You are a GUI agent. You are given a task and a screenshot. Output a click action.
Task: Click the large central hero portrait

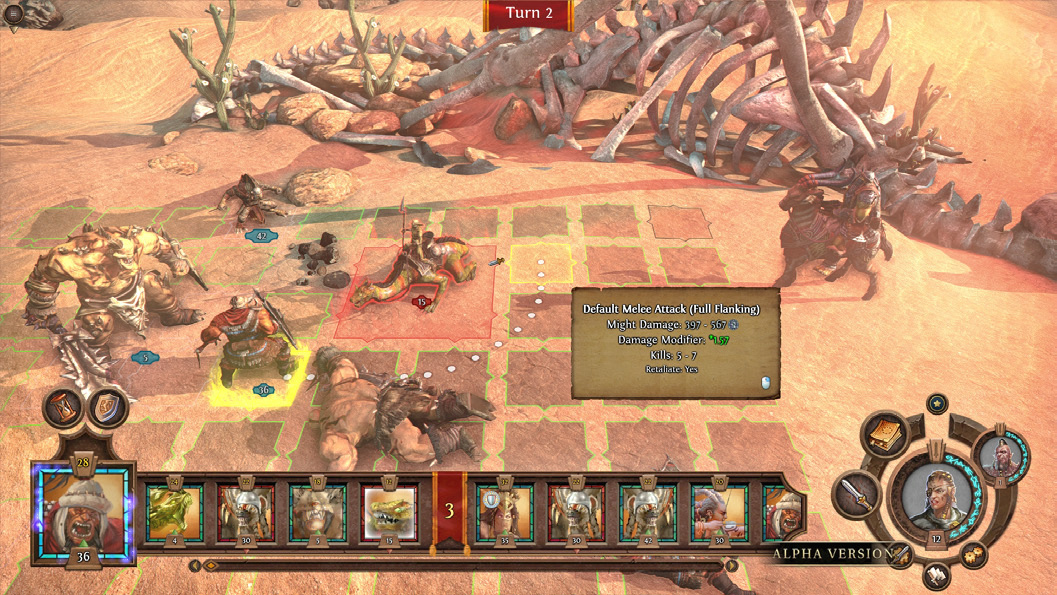pos(937,495)
